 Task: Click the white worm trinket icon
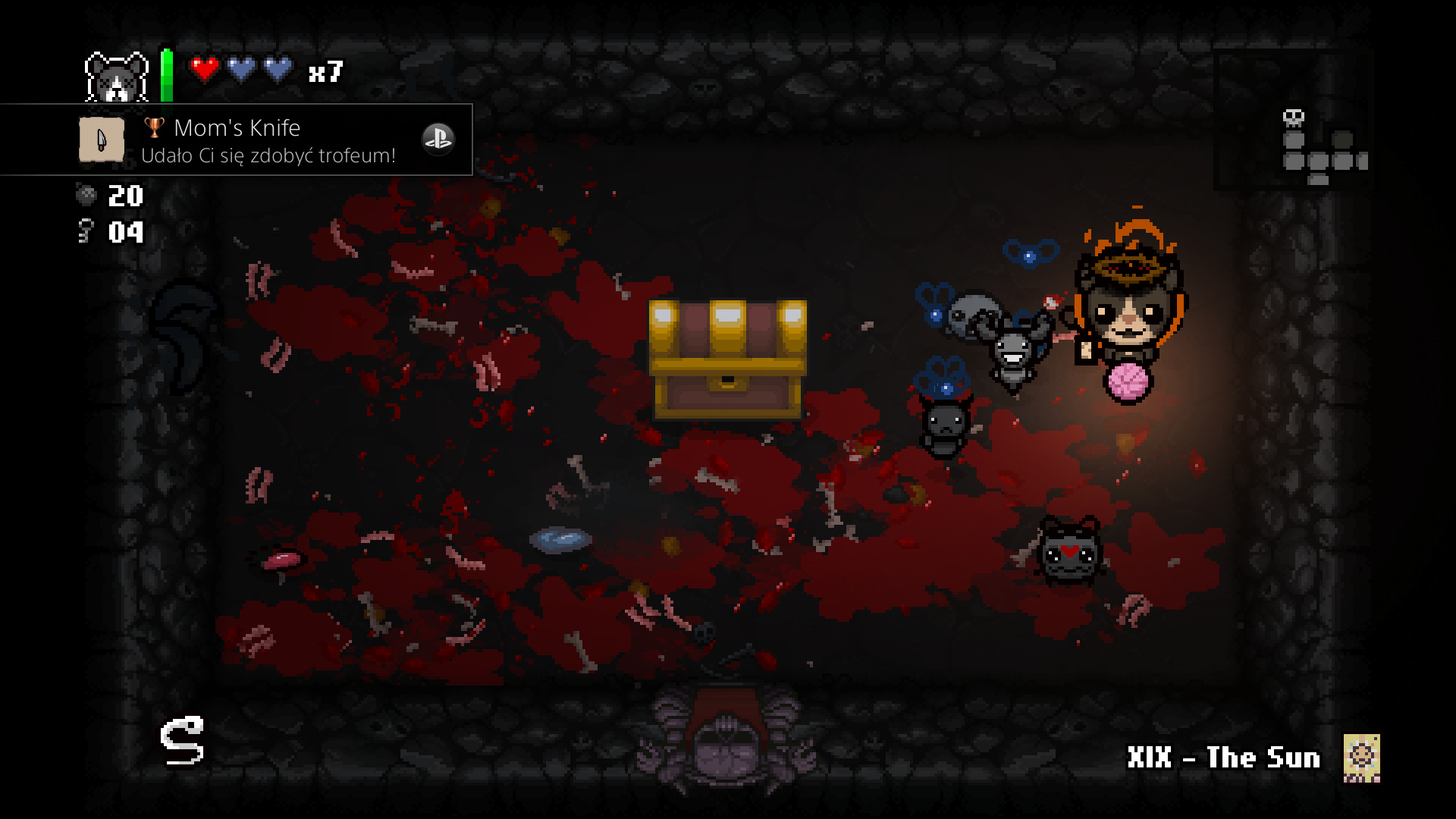point(182,740)
